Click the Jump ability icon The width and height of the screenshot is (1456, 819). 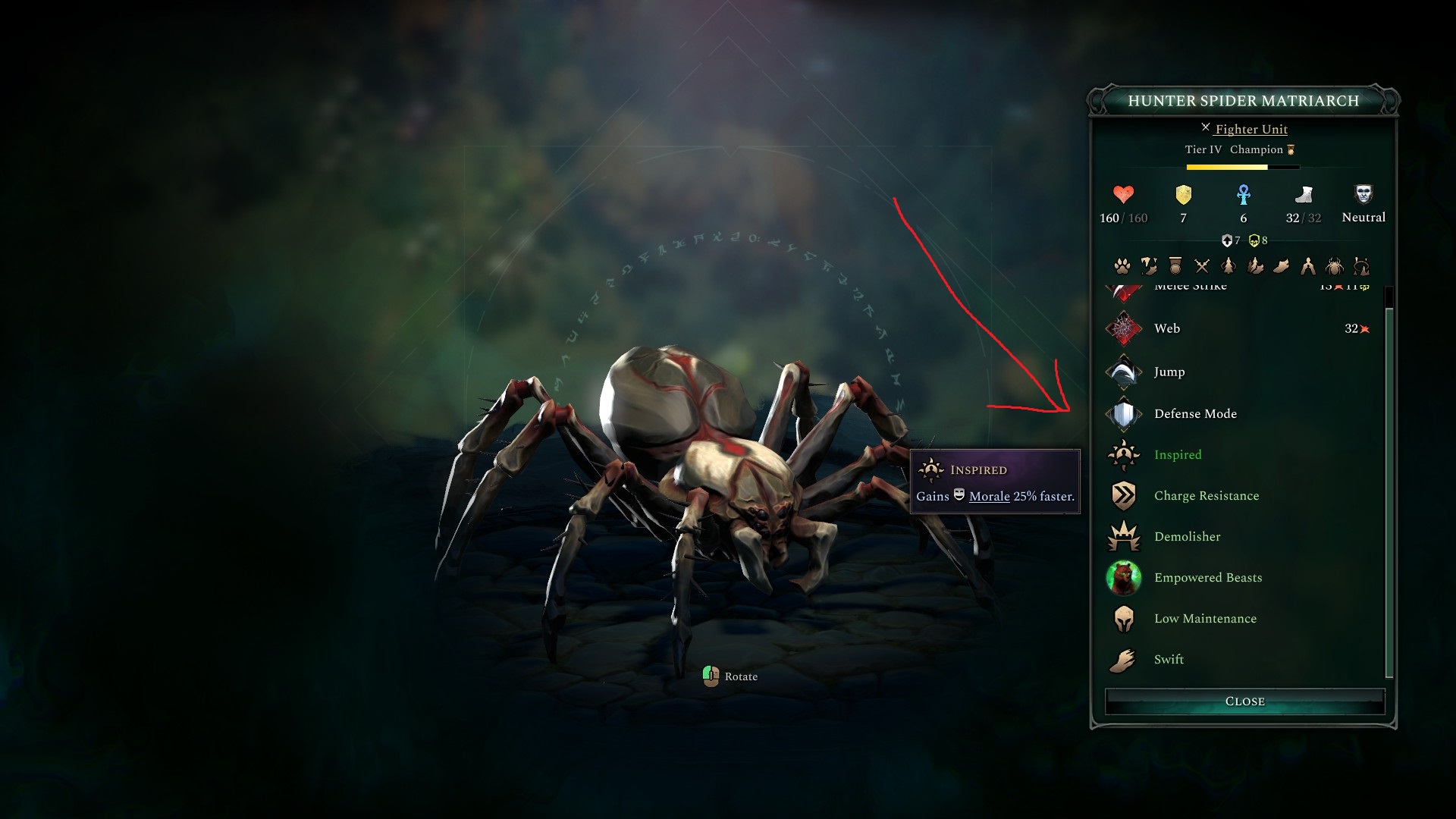click(x=1125, y=372)
